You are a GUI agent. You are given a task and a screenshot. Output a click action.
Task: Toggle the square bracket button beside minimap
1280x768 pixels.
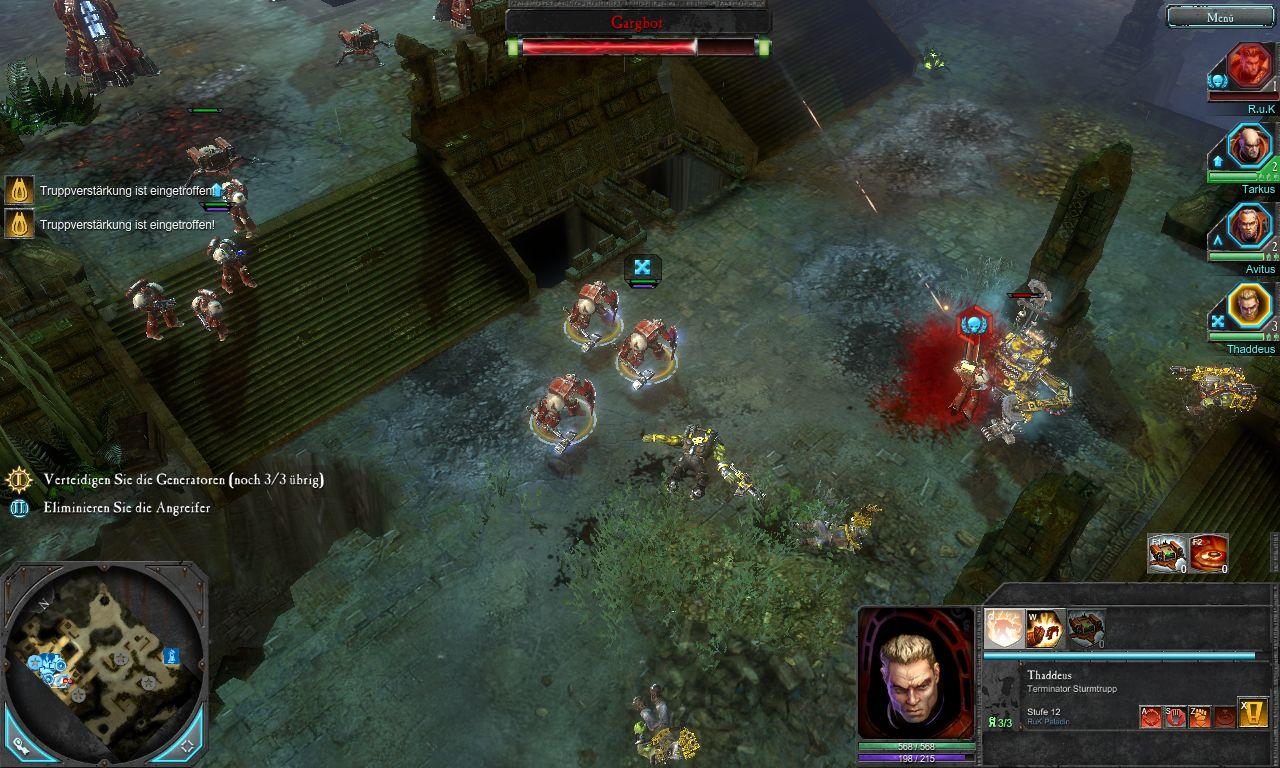[x=188, y=745]
